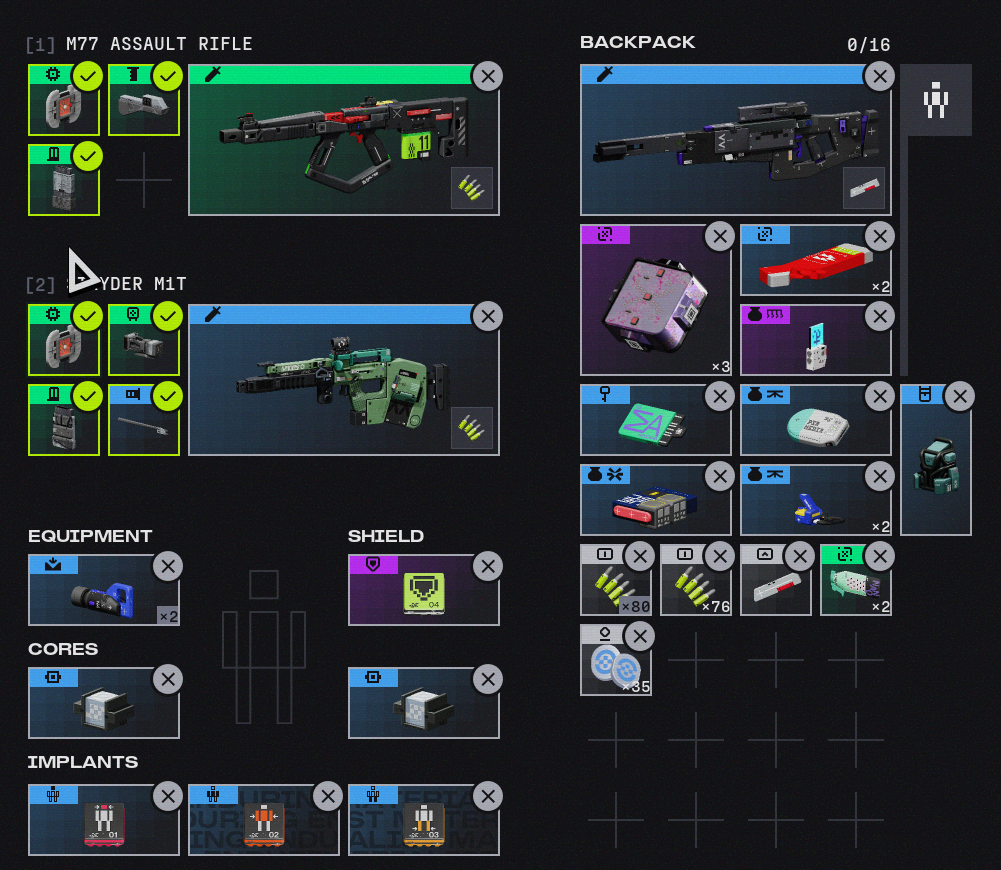Select the ammo stack of 80
The image size is (1001, 870).
click(x=608, y=586)
